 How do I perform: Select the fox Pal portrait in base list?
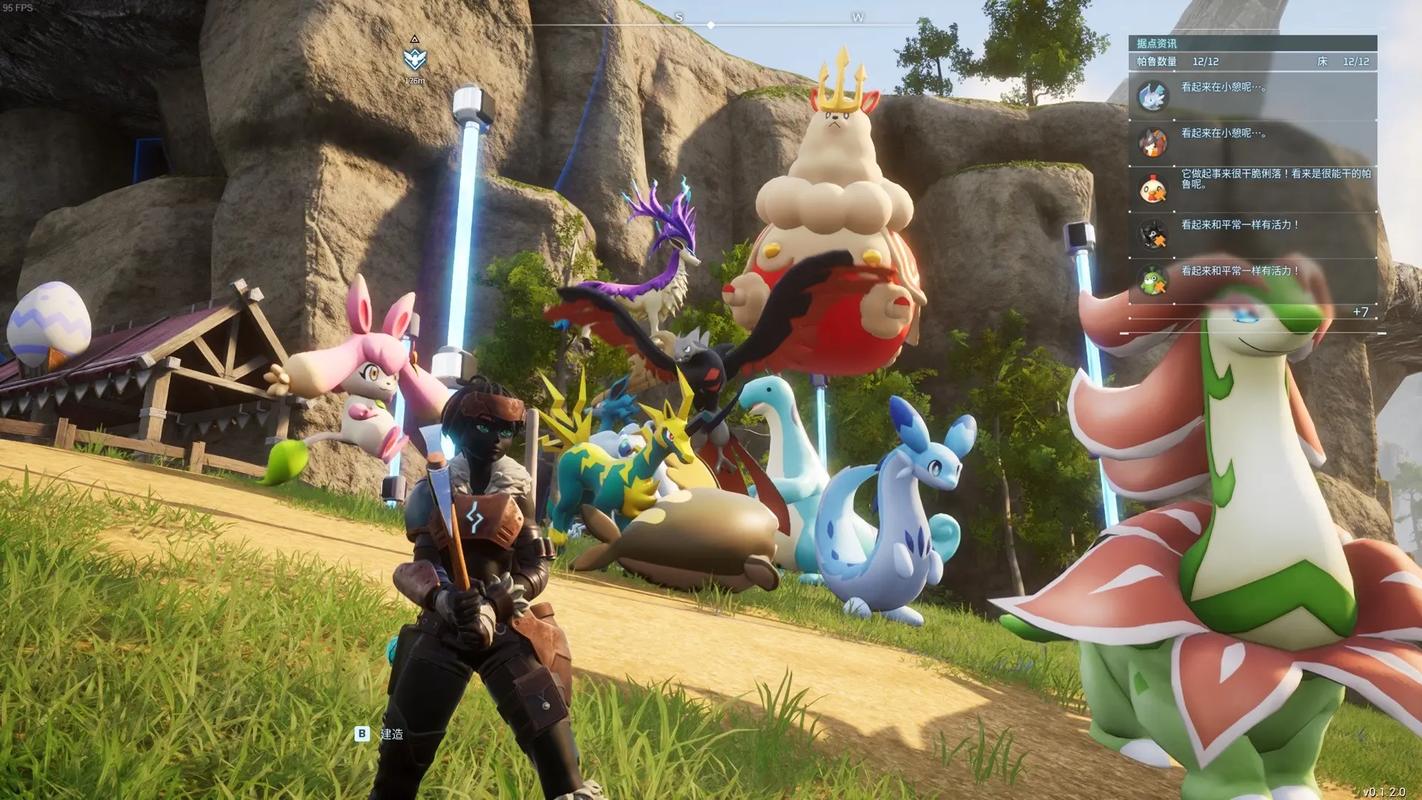pyautogui.click(x=1153, y=142)
